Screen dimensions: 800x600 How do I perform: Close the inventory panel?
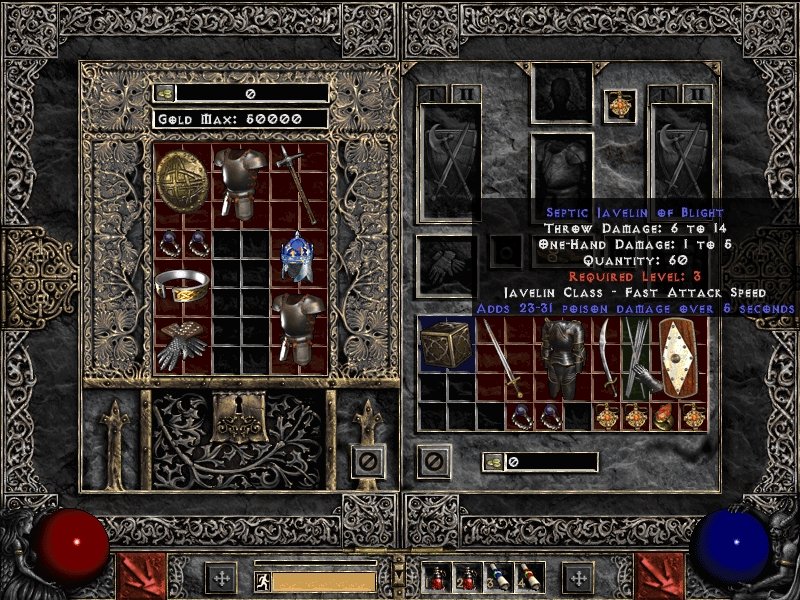tap(434, 461)
